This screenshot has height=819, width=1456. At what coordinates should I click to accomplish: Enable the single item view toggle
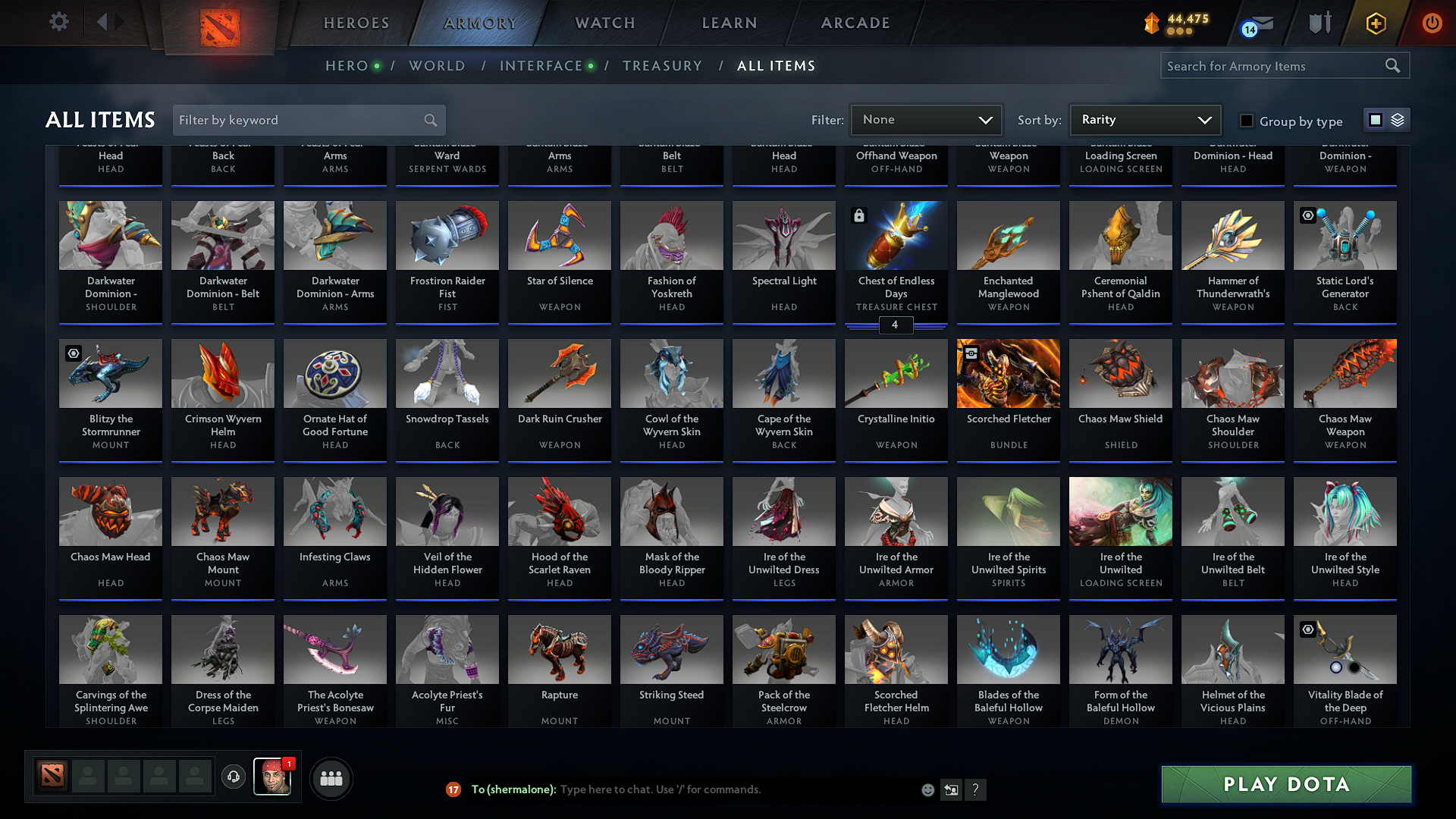1375,120
